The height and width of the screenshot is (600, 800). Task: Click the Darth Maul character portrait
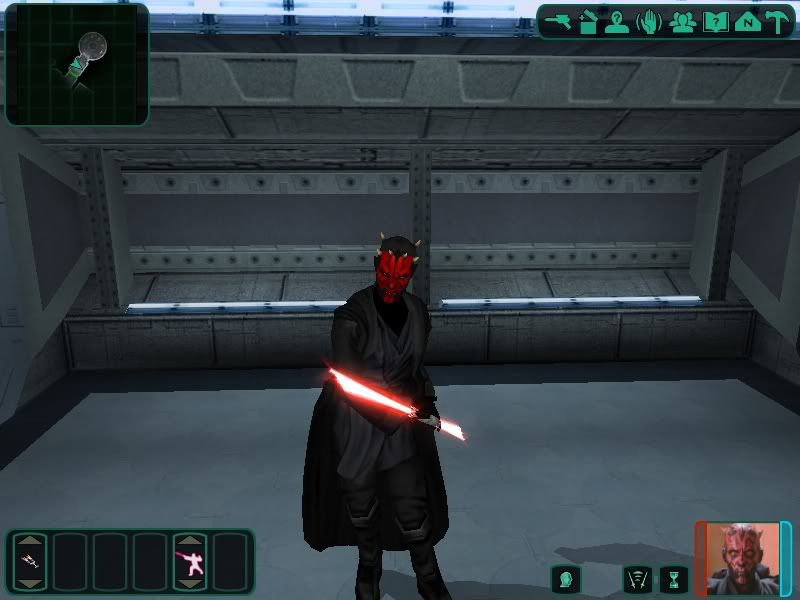742,558
